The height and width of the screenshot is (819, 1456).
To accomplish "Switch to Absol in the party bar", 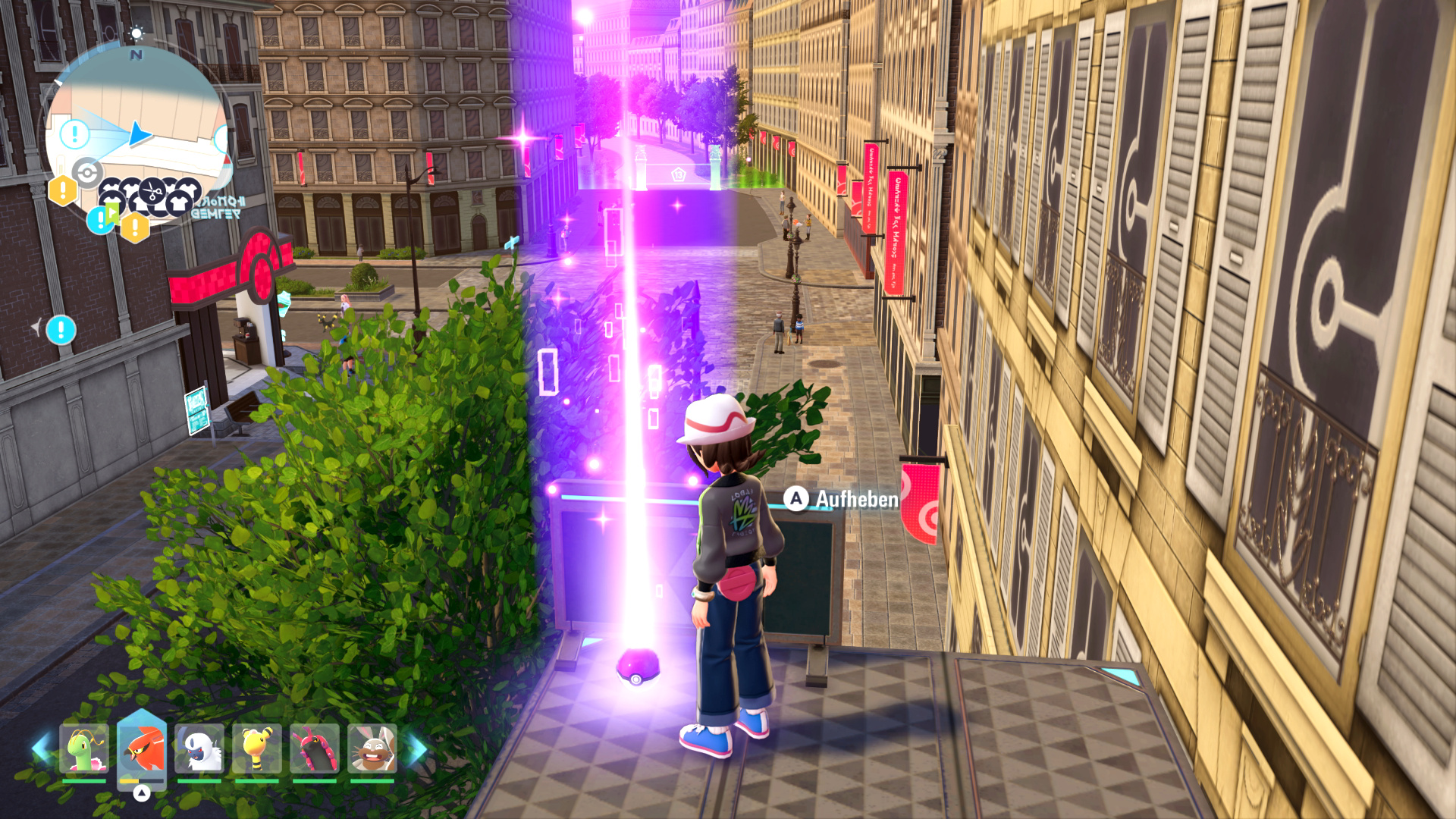I will click(x=199, y=748).
